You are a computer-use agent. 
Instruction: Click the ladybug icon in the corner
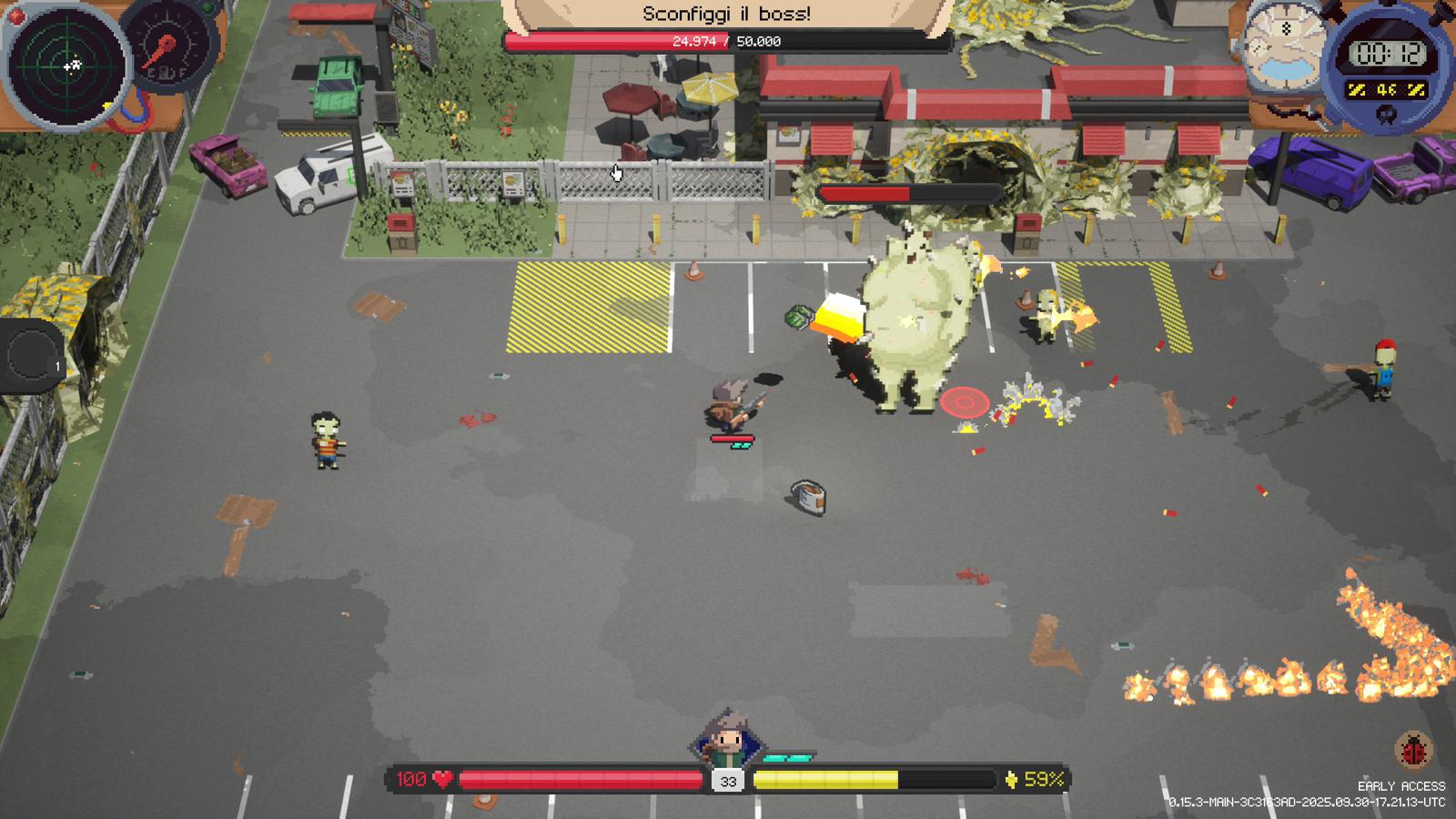pos(1411,752)
